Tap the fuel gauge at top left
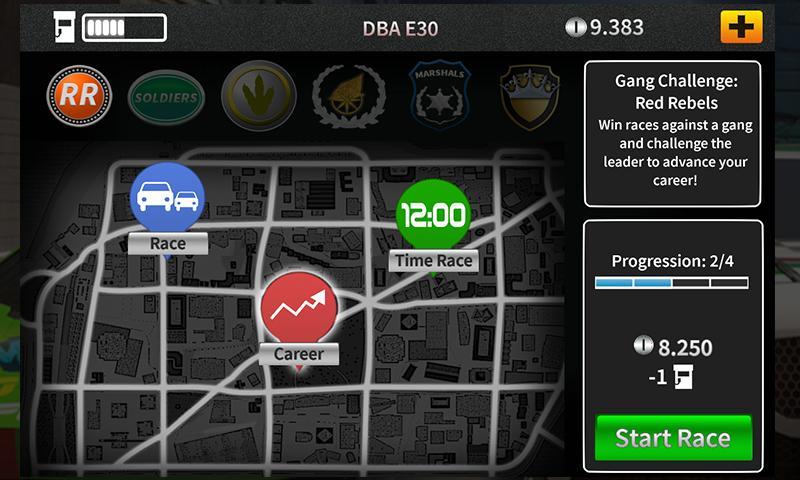The width and height of the screenshot is (800, 480). (x=110, y=27)
